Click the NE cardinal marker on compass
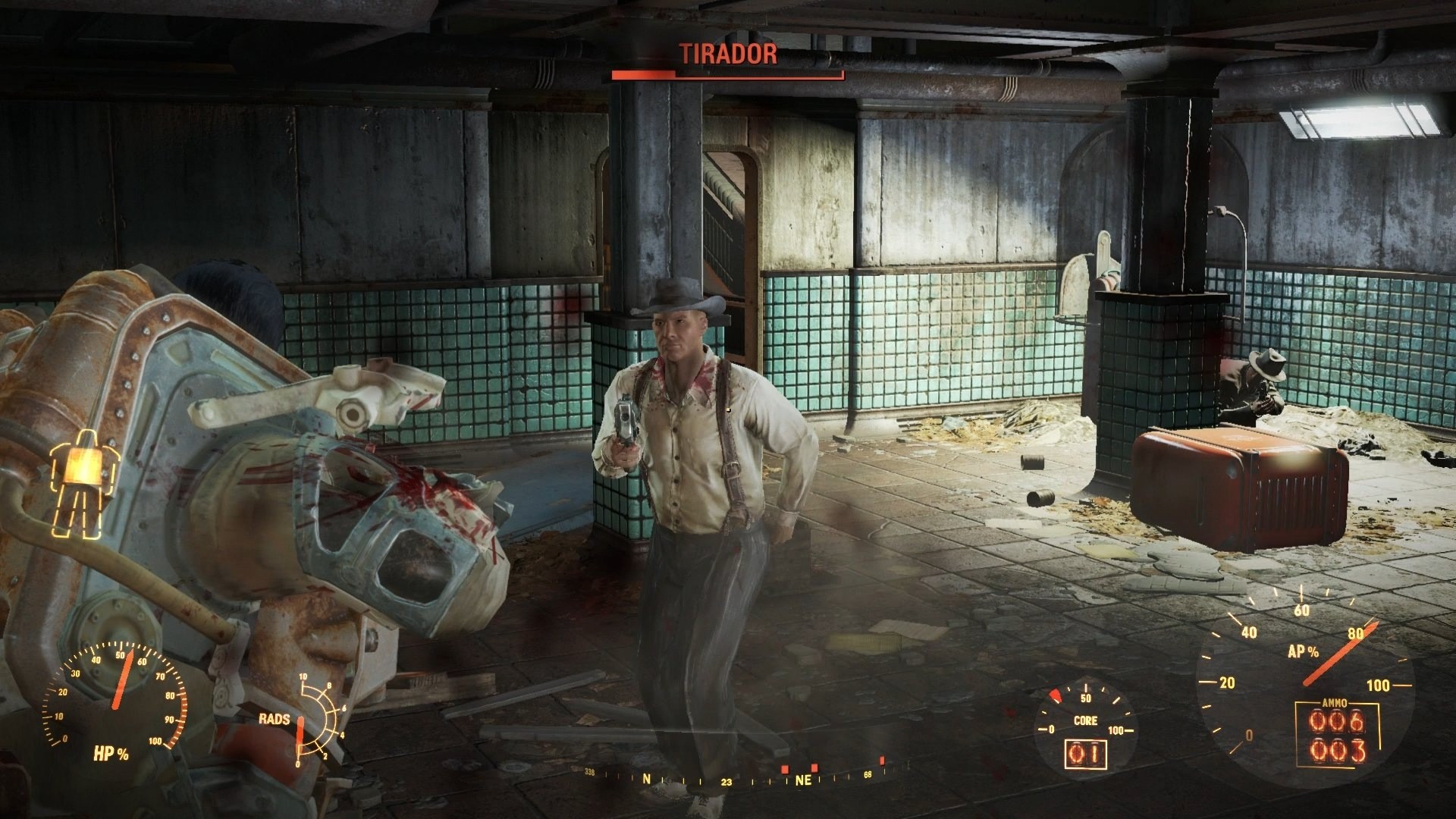 [804, 779]
